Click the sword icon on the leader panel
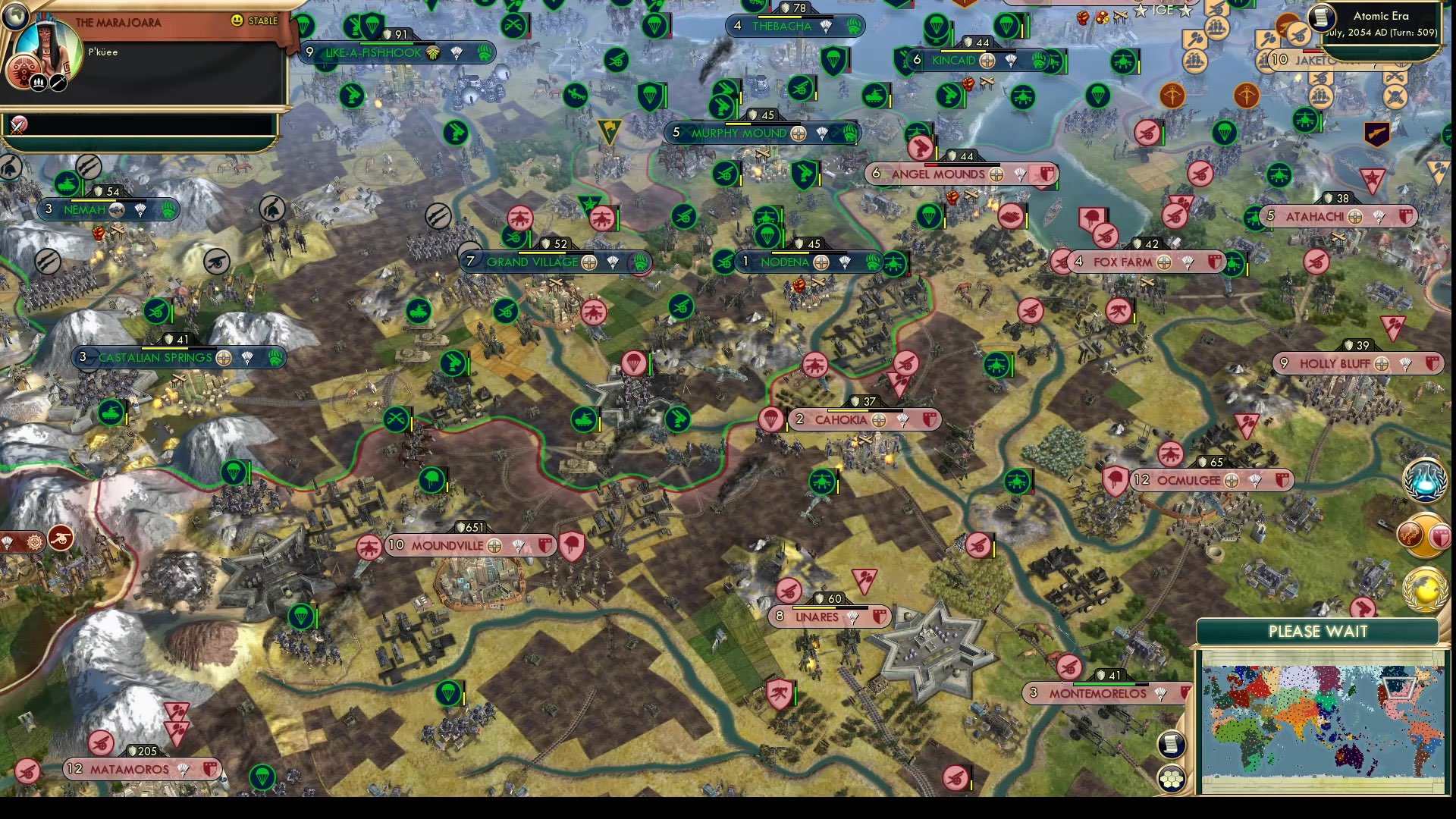This screenshot has width=1456, height=819. click(57, 82)
